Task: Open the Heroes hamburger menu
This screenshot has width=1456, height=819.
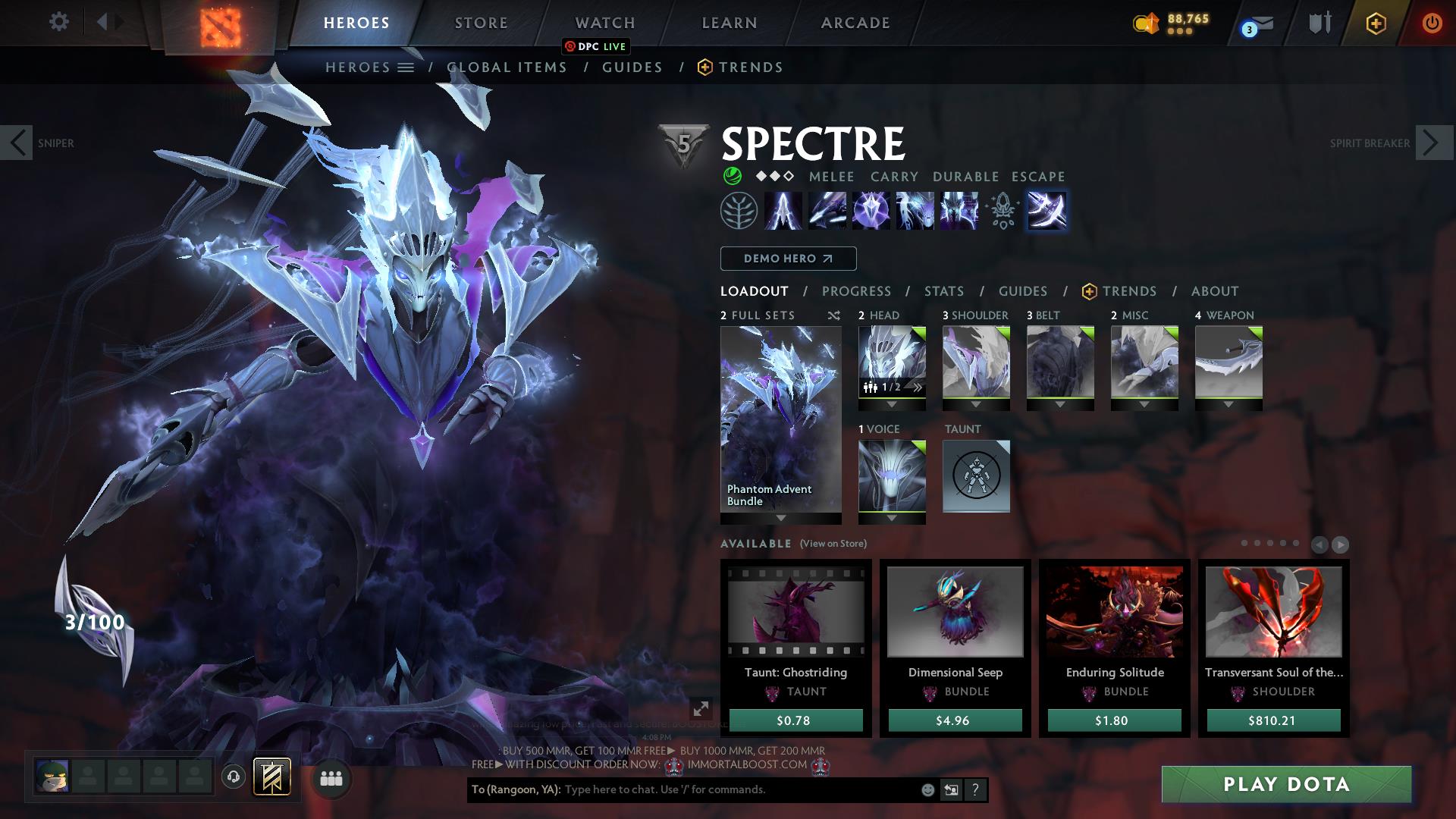Action: [406, 67]
